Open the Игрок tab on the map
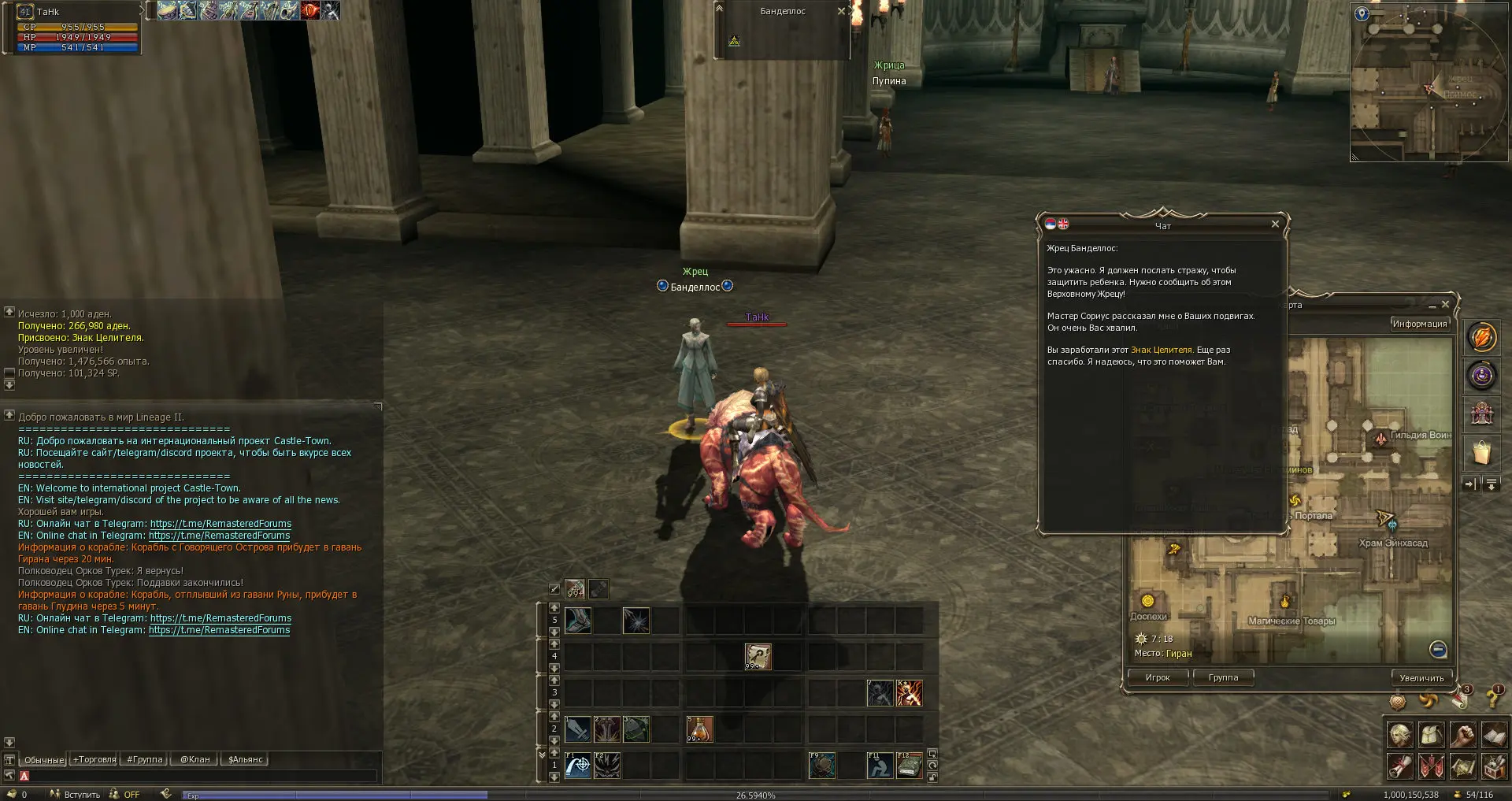The image size is (1512, 801). pyautogui.click(x=1158, y=677)
